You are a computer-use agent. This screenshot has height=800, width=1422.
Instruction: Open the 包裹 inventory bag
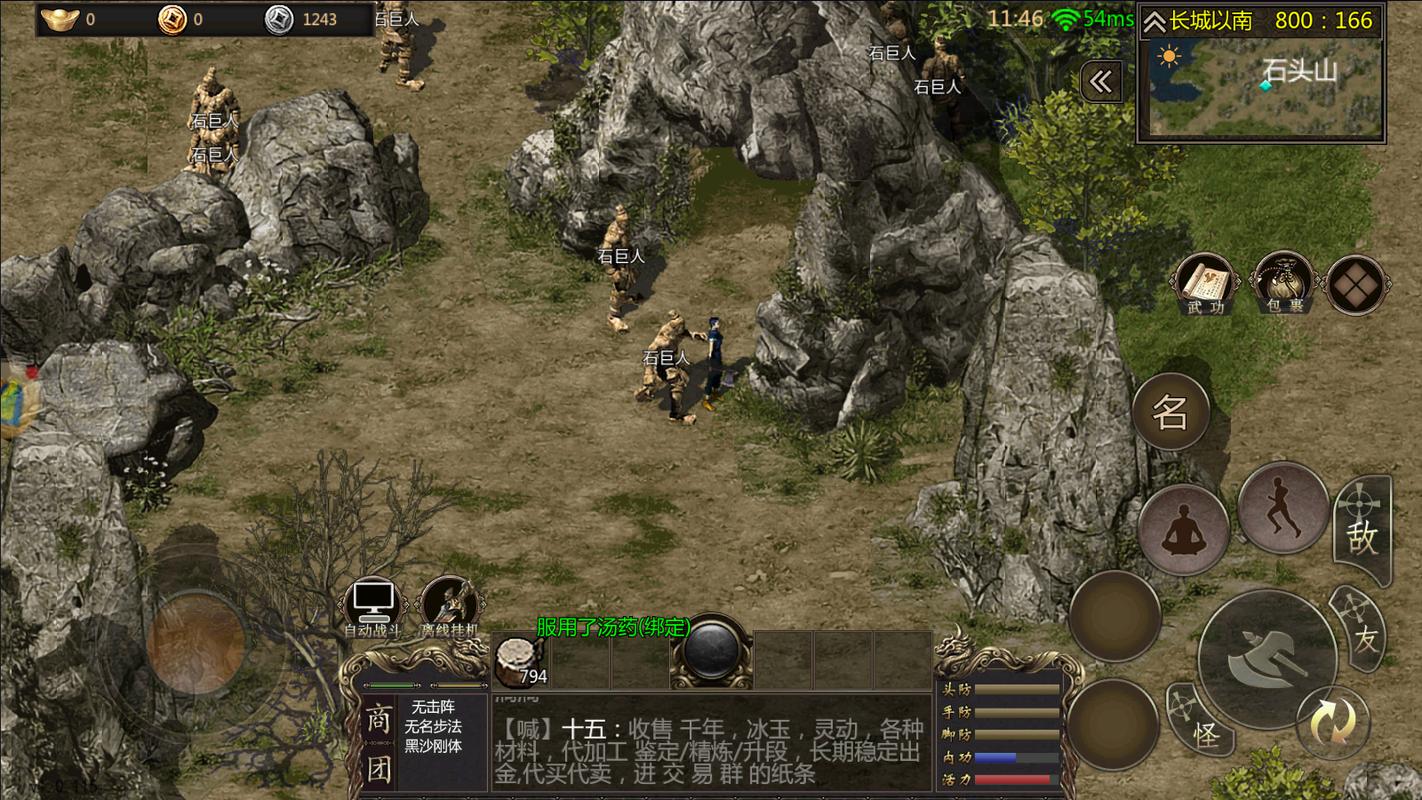click(x=1283, y=280)
